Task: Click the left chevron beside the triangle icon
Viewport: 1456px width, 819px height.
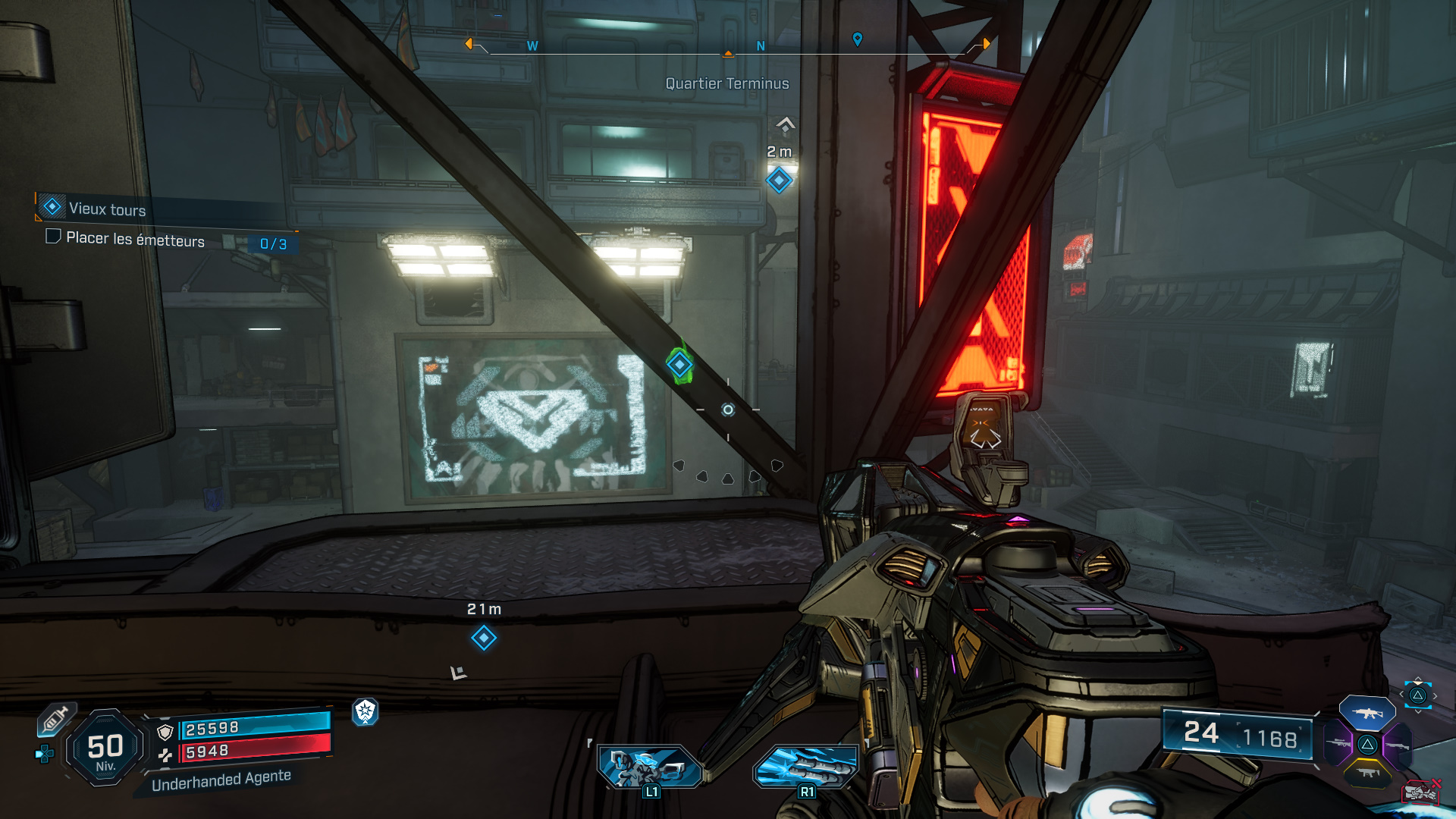Action: tap(1401, 694)
